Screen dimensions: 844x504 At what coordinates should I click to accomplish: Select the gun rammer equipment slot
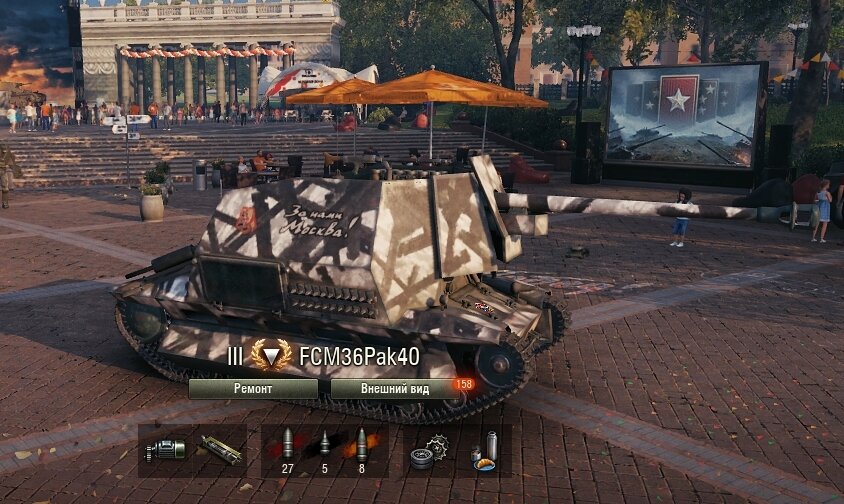tap(221, 449)
